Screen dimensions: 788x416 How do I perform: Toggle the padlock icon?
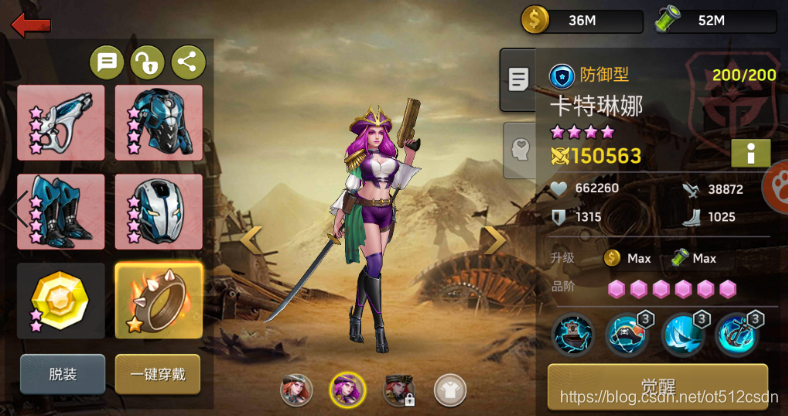148,63
